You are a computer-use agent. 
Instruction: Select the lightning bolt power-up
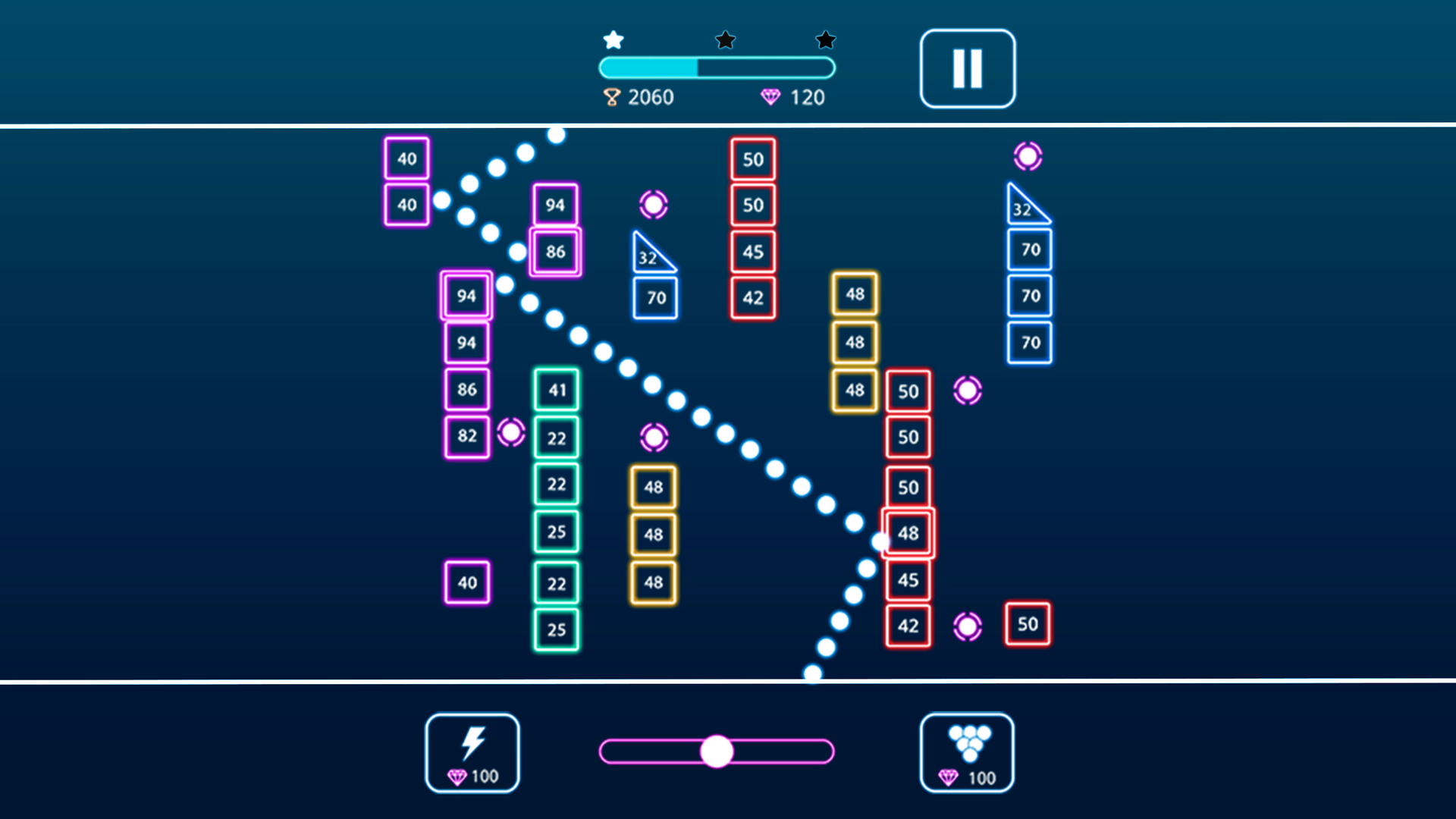pyautogui.click(x=472, y=751)
